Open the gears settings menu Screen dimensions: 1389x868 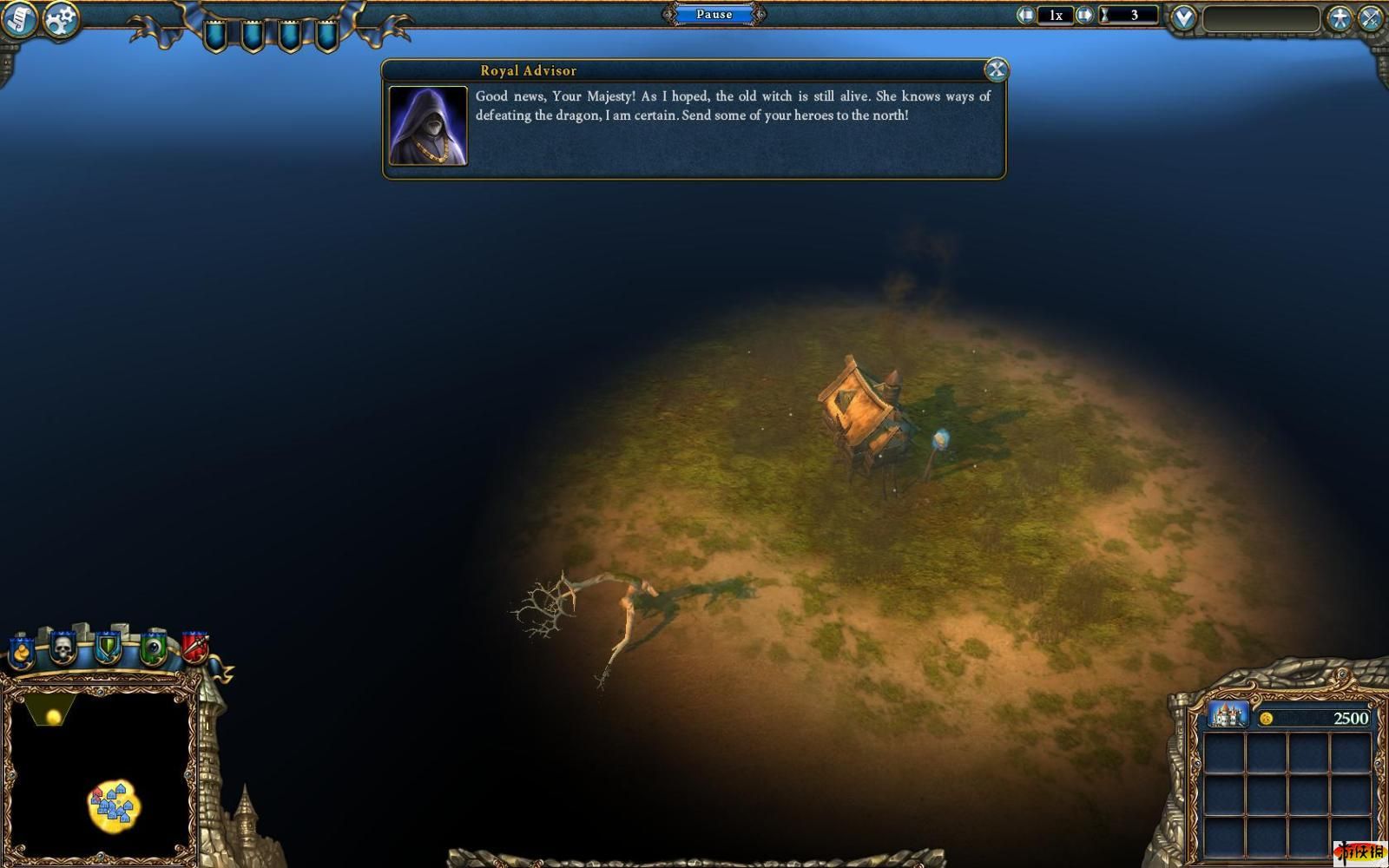[62, 19]
